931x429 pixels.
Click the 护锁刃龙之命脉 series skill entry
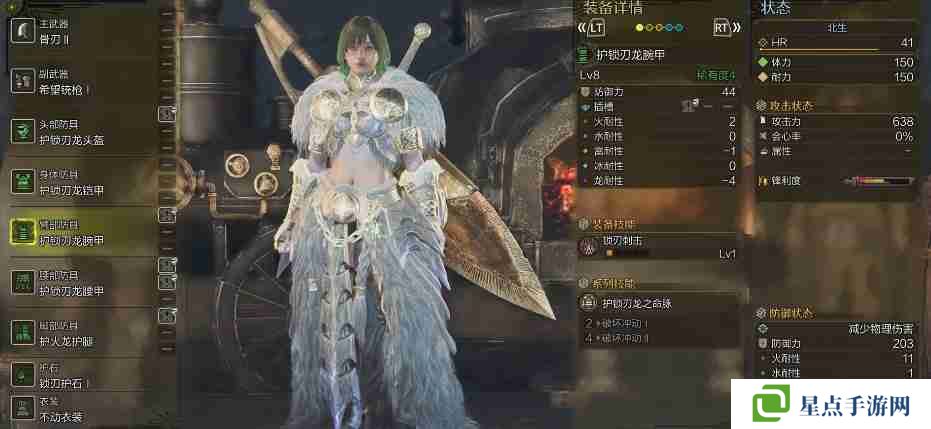[x=658, y=302]
